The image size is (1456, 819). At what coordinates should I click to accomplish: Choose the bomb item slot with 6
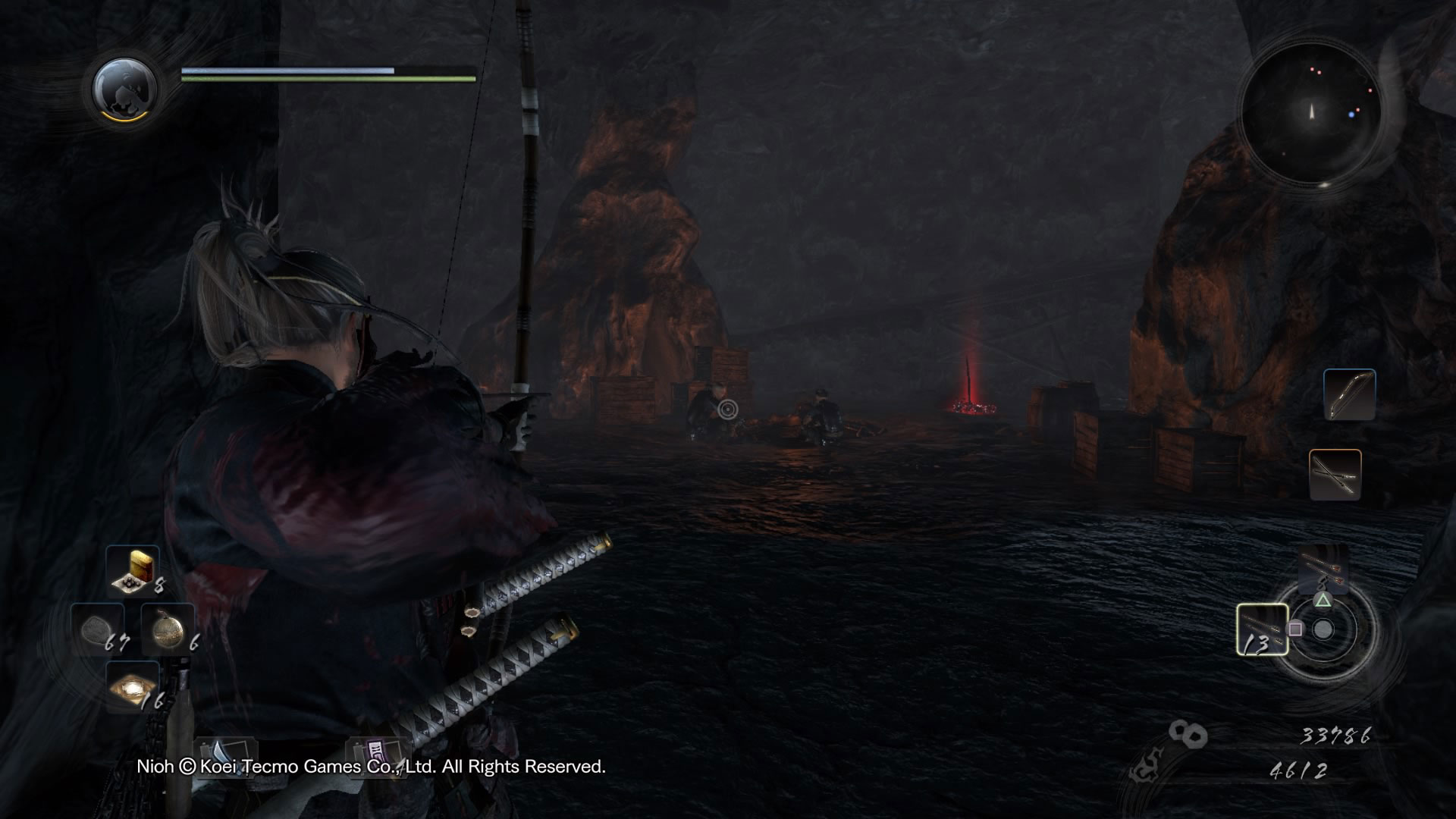(x=168, y=628)
